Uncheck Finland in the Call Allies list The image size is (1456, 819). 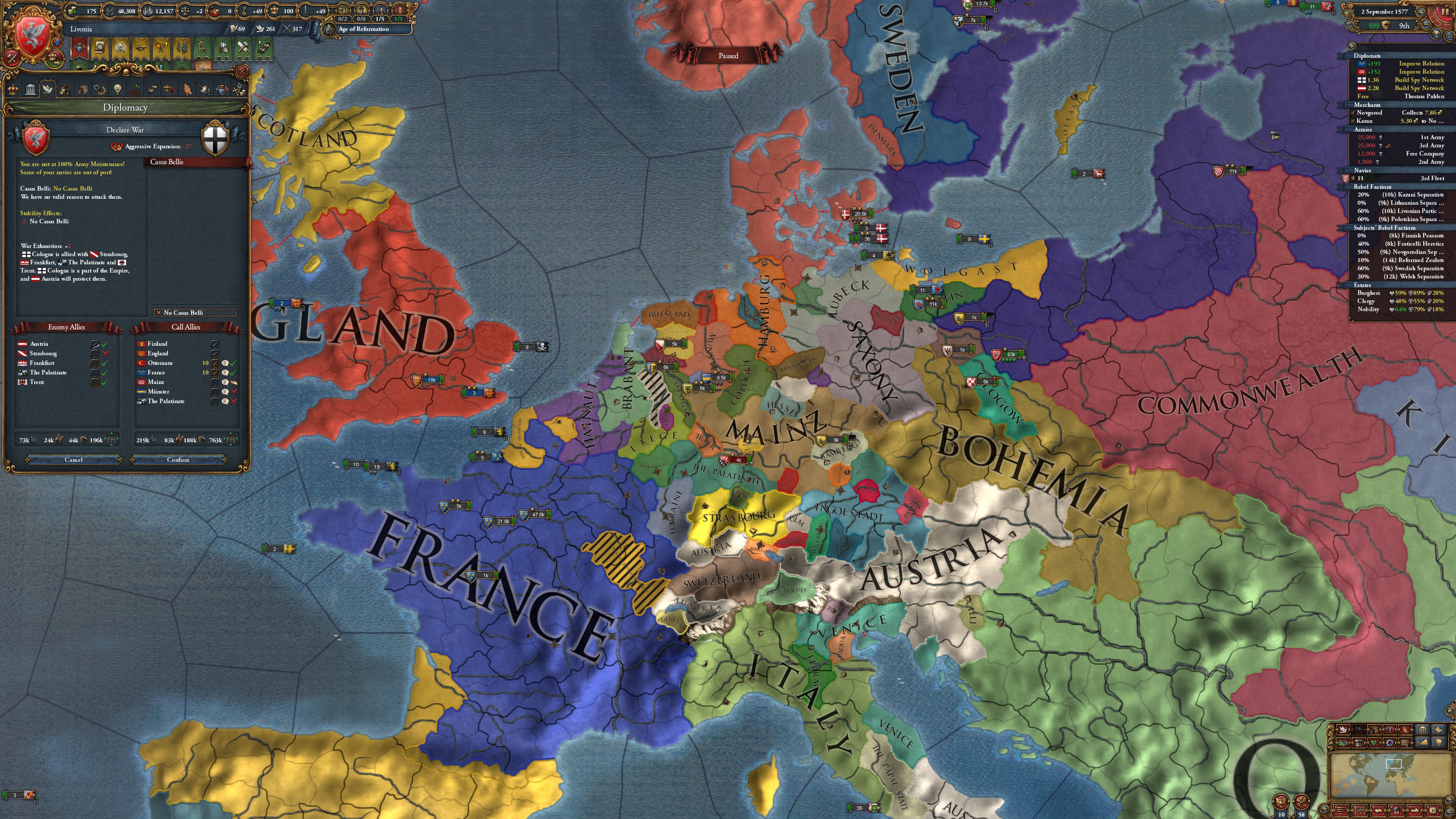pyautogui.click(x=215, y=344)
